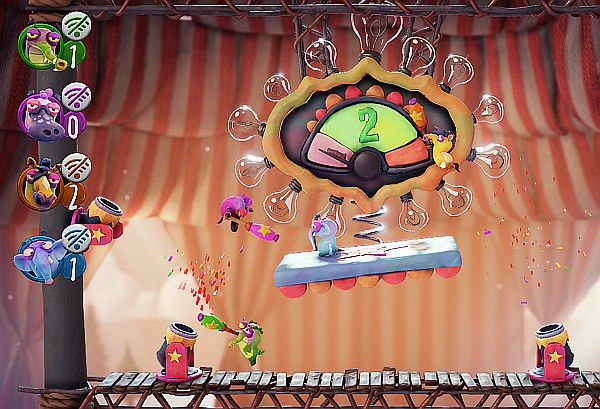Viewport: 600px width, 409px height.
Task: Click the crocodile player's connection status icon
Action: click(73, 24)
